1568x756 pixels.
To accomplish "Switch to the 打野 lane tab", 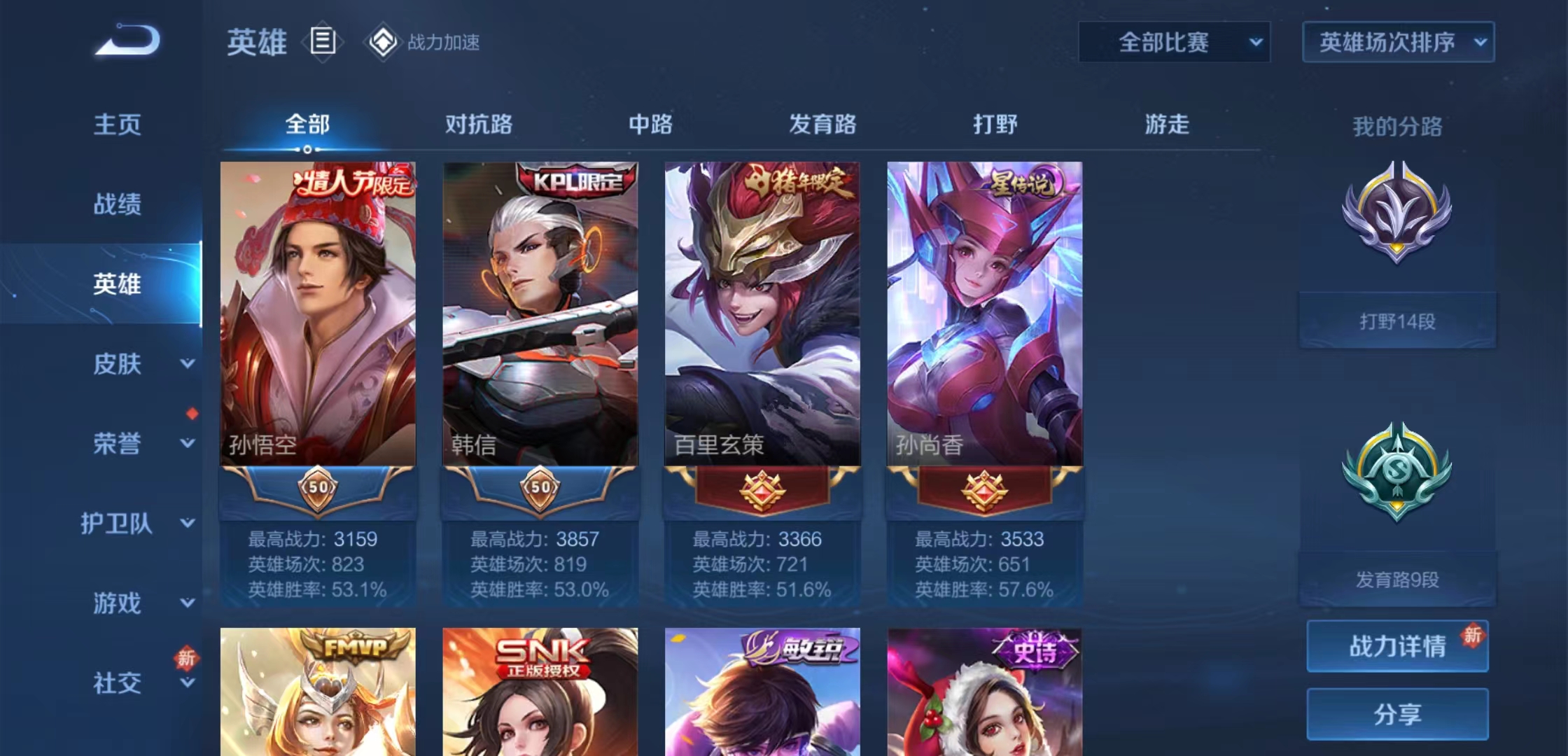I will pyautogui.click(x=994, y=125).
